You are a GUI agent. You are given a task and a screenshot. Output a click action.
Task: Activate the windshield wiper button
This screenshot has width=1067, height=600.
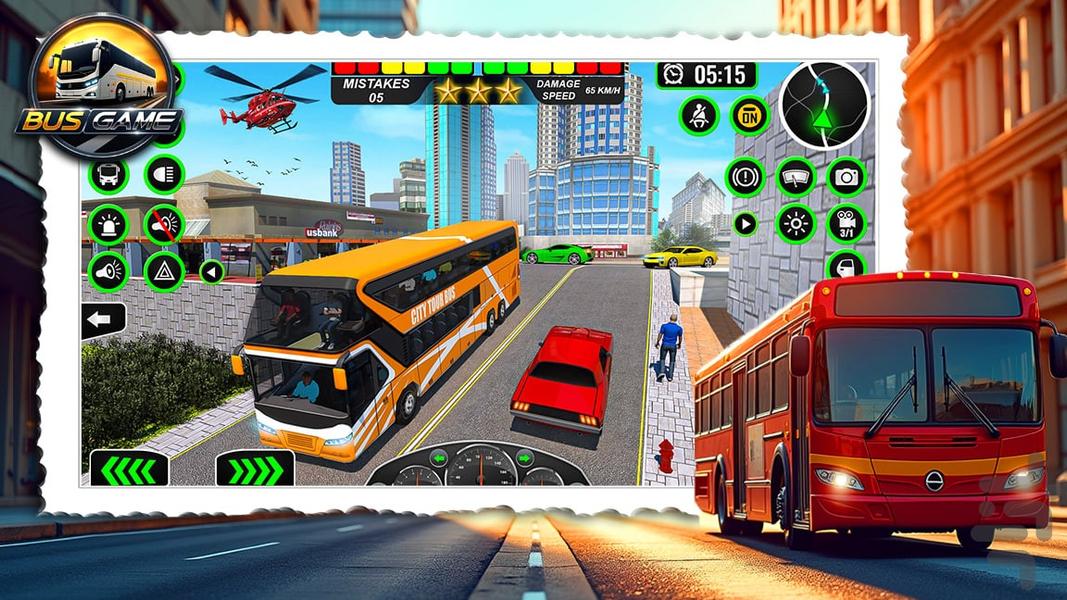pos(796,177)
